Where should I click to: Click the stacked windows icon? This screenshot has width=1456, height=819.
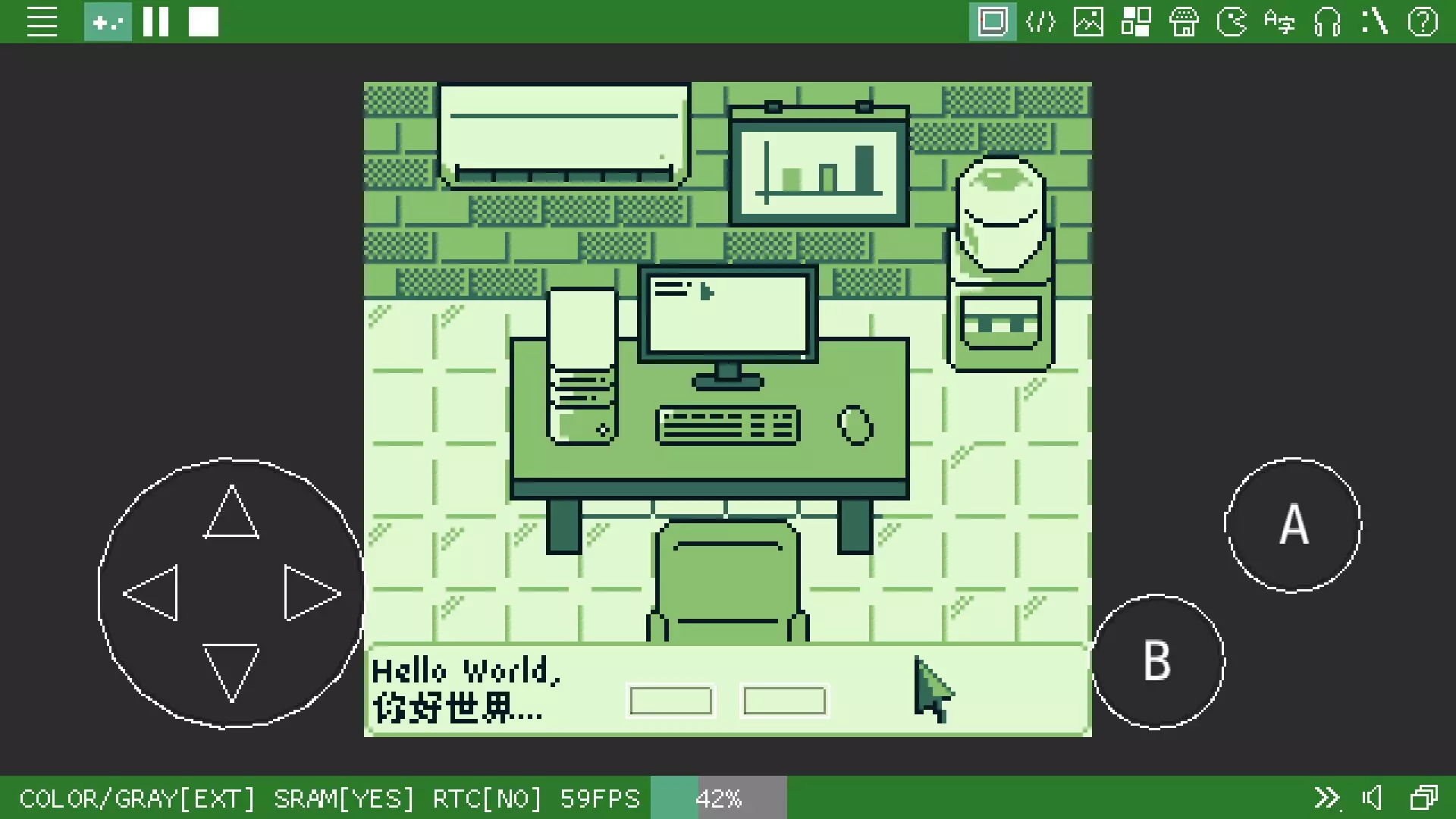1423,798
